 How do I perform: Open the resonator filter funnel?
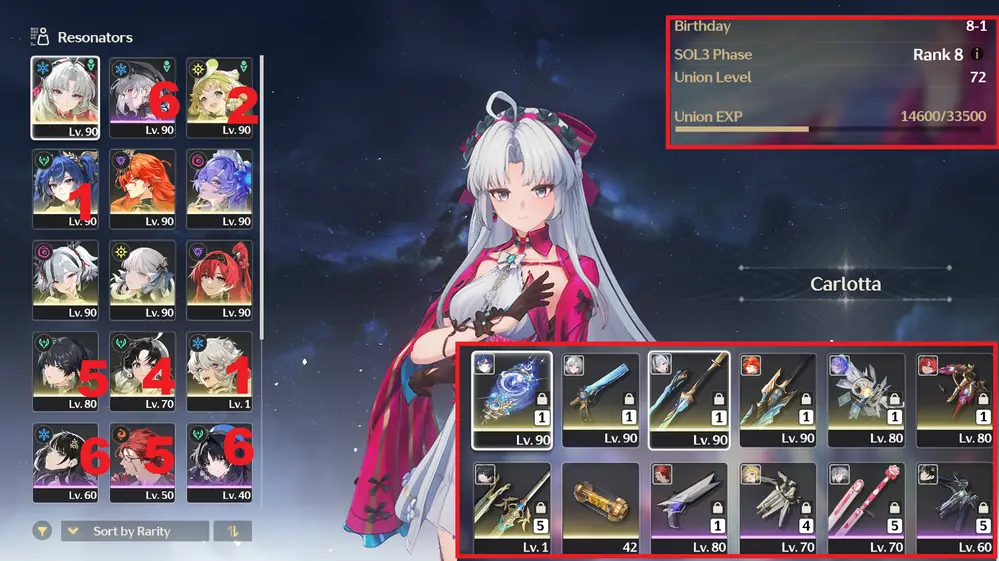tap(41, 531)
